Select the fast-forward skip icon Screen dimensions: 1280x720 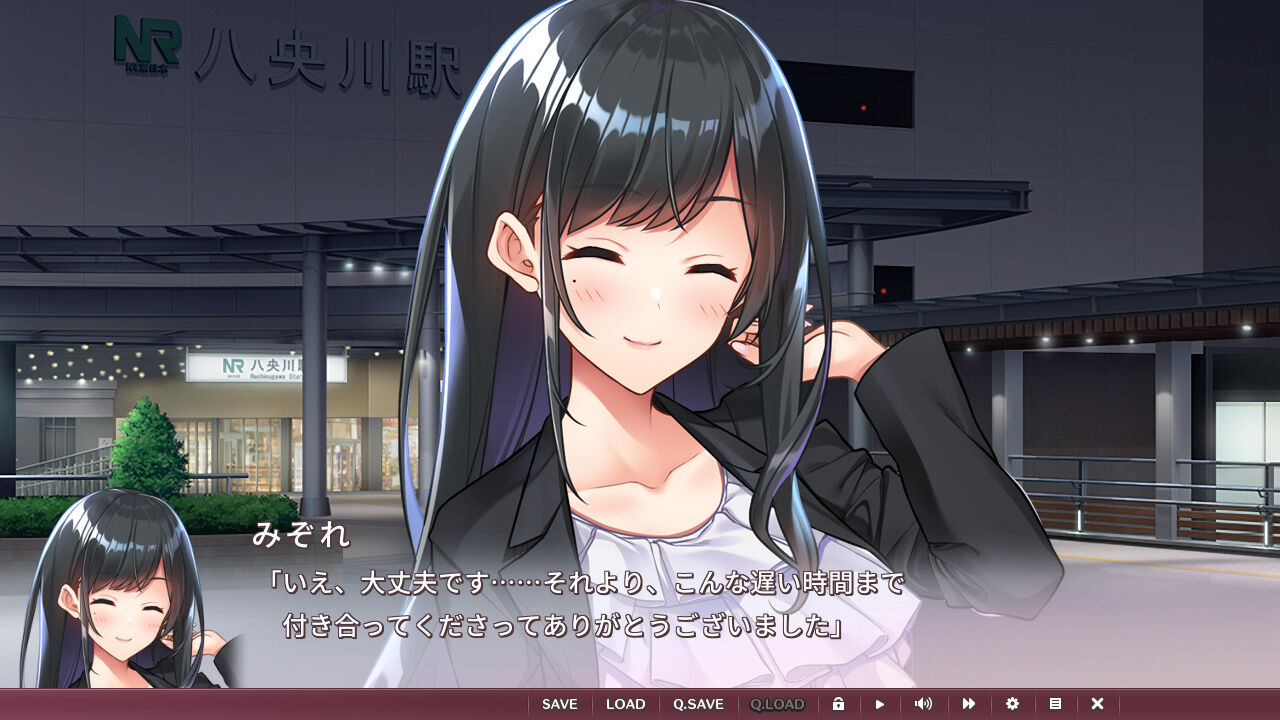[968, 703]
